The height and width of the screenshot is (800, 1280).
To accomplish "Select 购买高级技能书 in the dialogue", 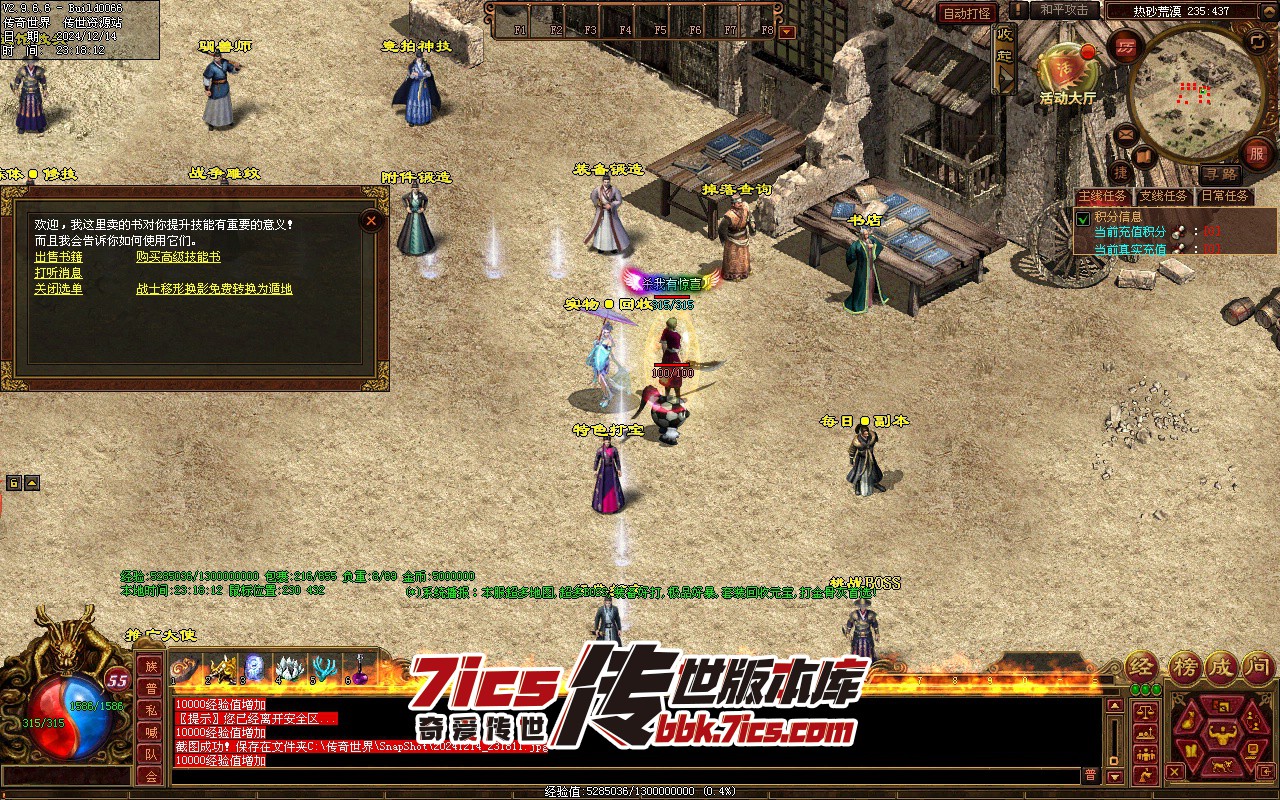I will click(x=178, y=257).
